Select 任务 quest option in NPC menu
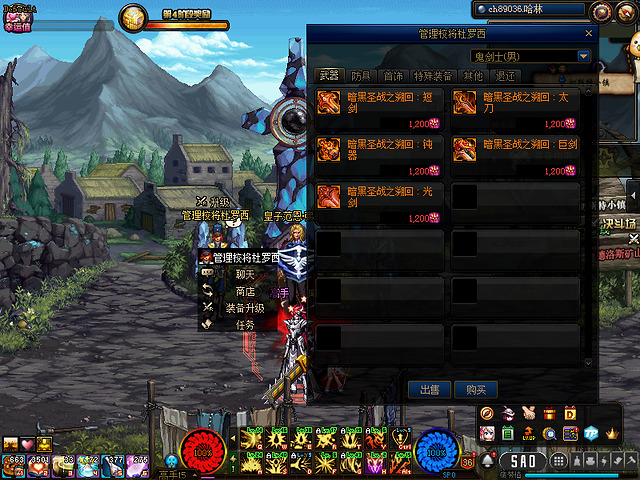 [245, 325]
